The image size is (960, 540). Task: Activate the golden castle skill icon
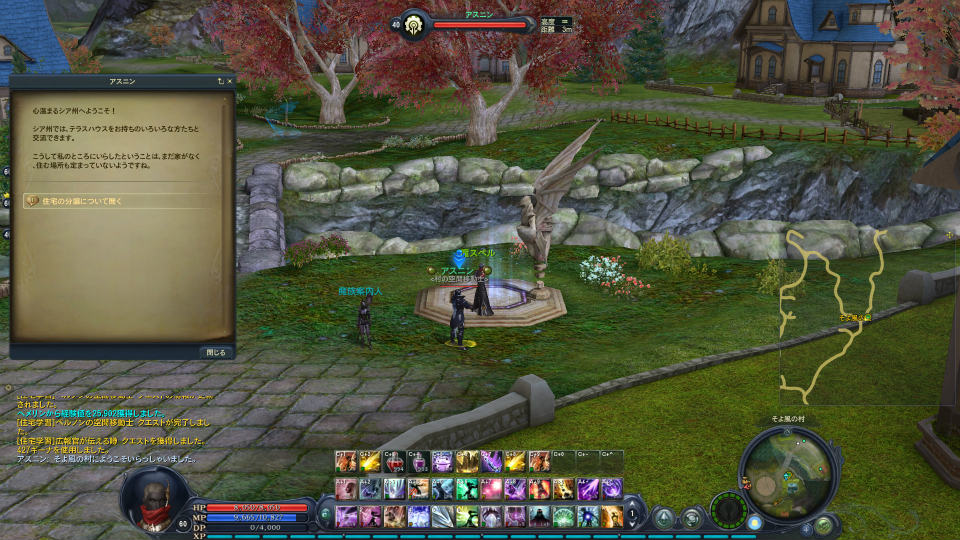click(x=467, y=462)
